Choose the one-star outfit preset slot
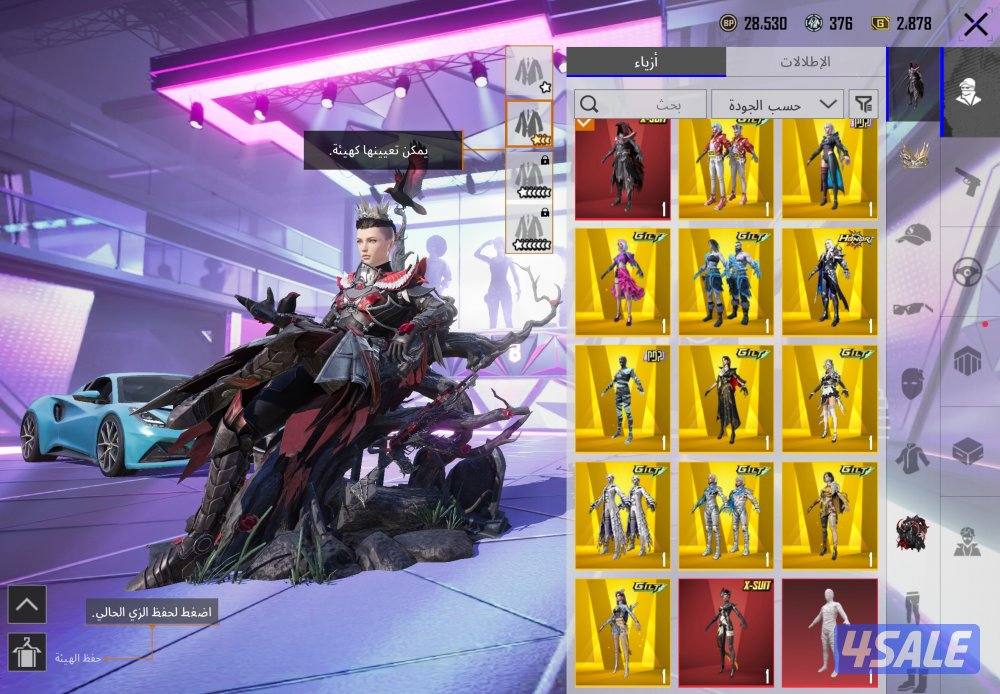 click(x=529, y=71)
